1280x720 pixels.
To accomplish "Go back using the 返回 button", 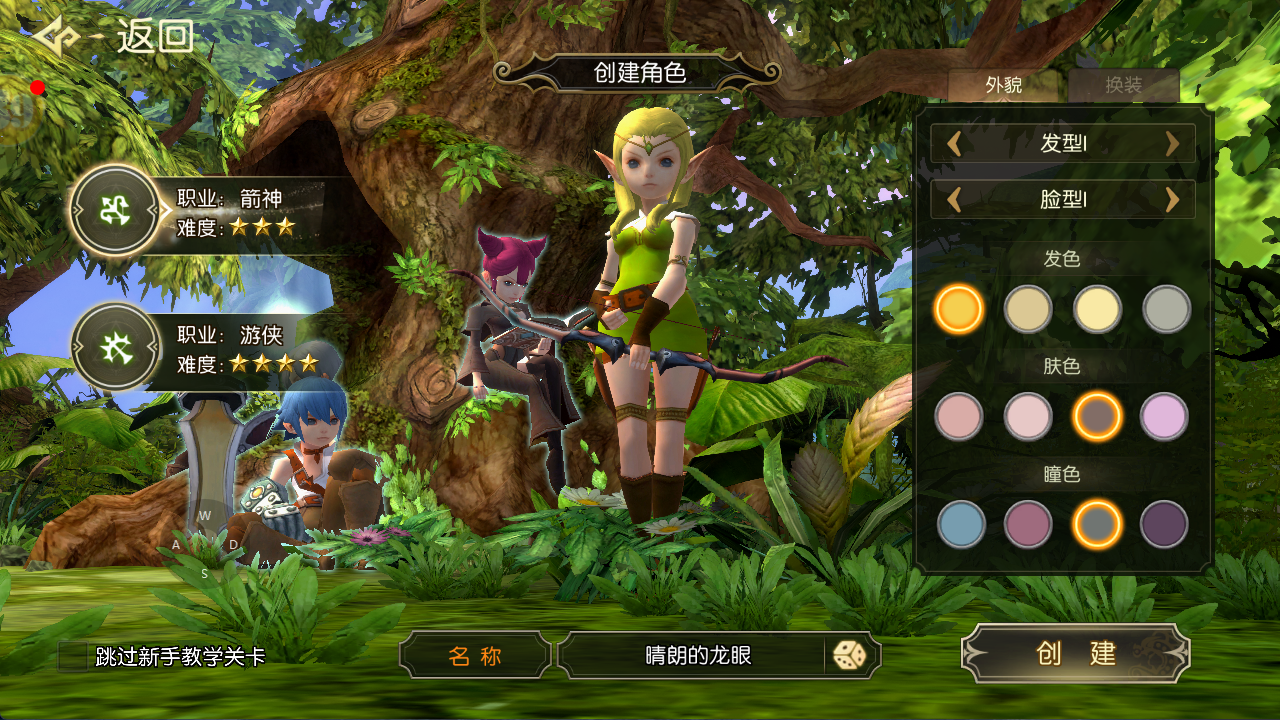I will [x=115, y=37].
